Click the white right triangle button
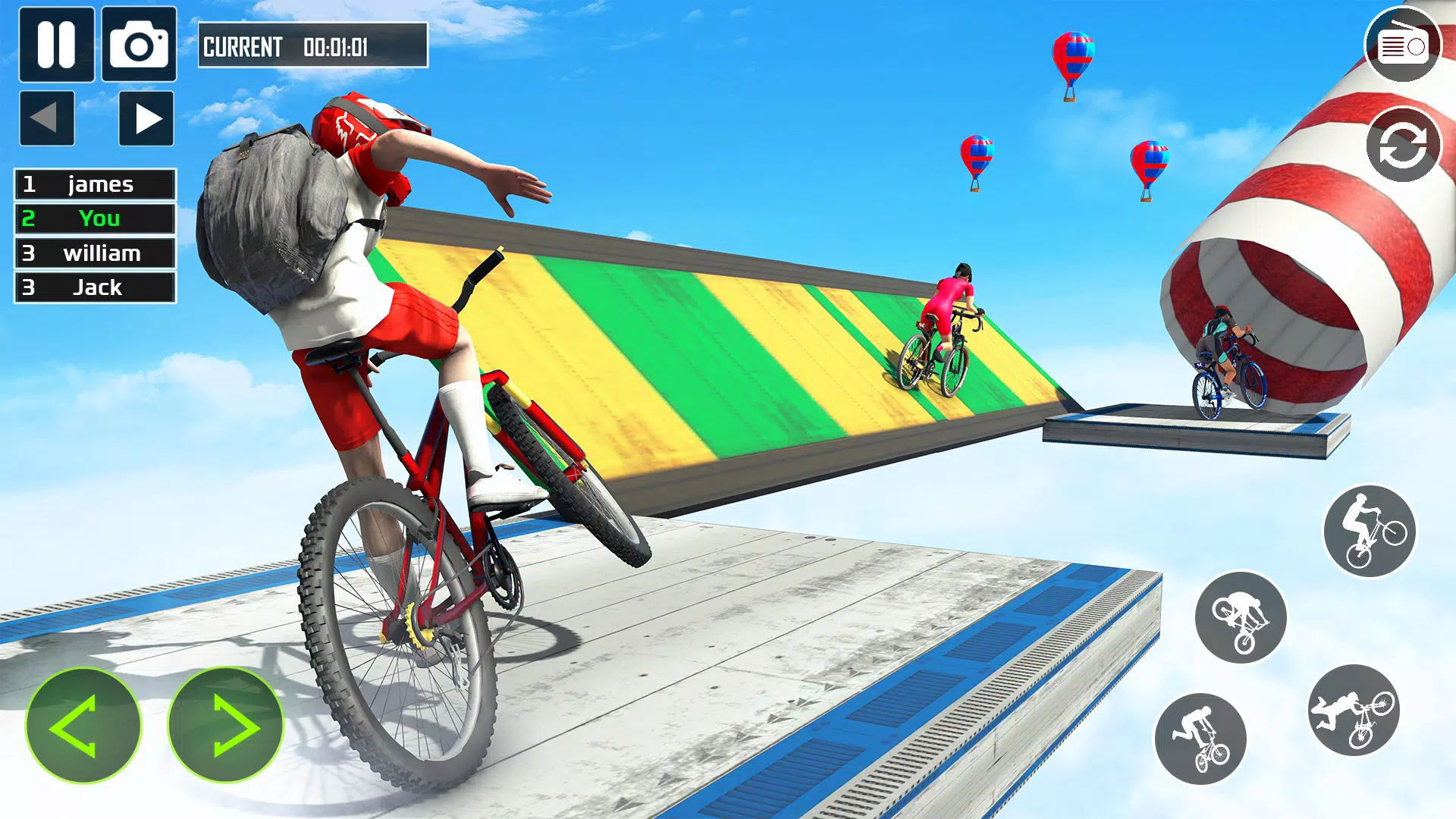 [x=146, y=118]
